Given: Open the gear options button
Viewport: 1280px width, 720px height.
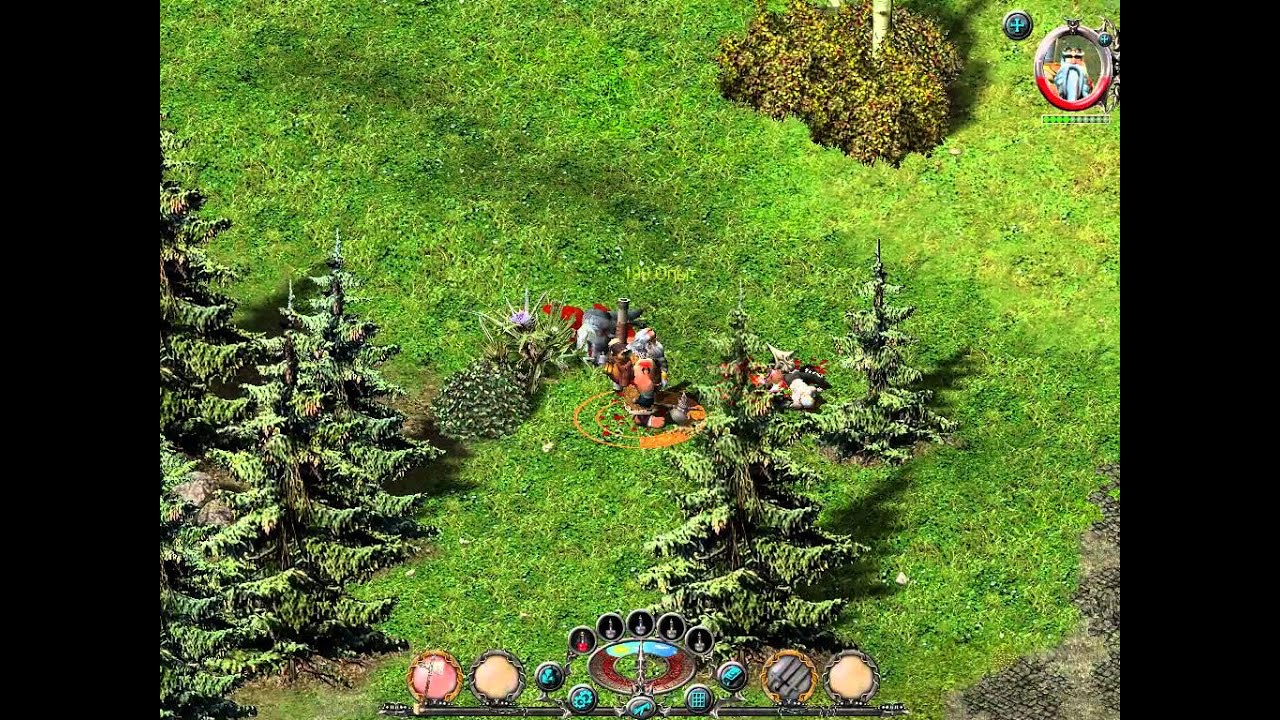Looking at the screenshot, I should pyautogui.click(x=582, y=697).
